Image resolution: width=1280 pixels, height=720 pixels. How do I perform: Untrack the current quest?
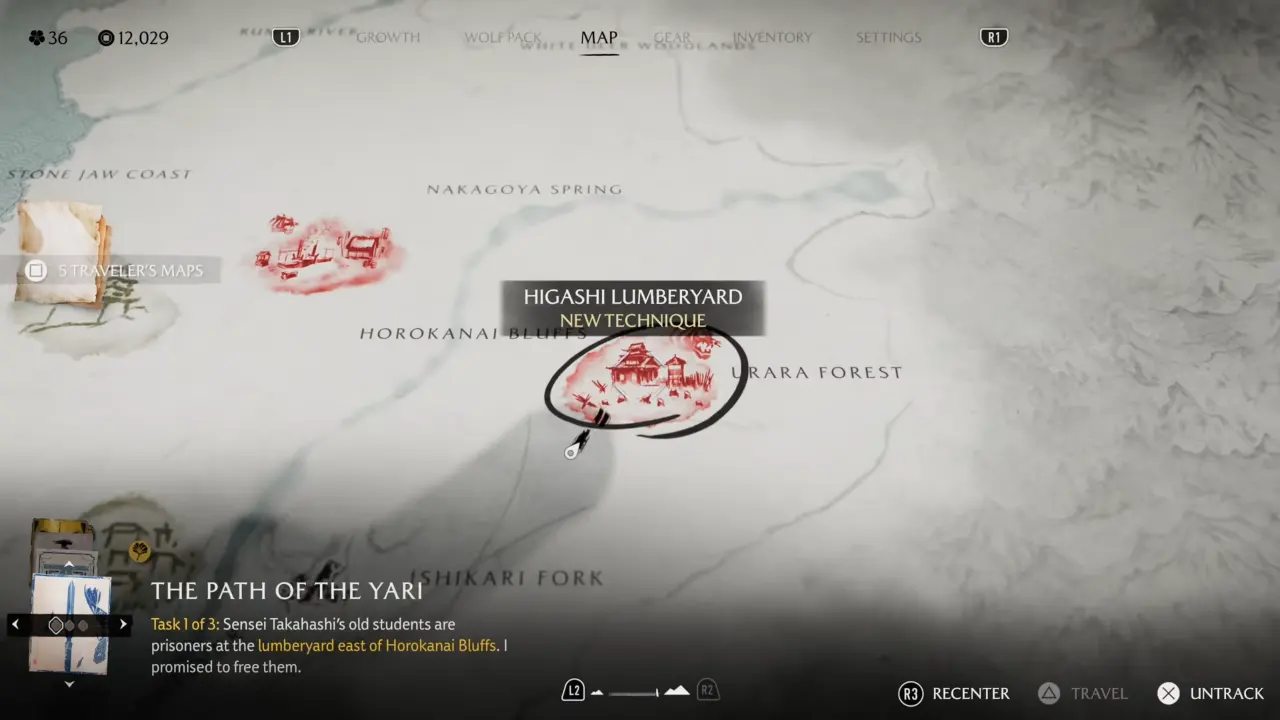tap(1211, 693)
